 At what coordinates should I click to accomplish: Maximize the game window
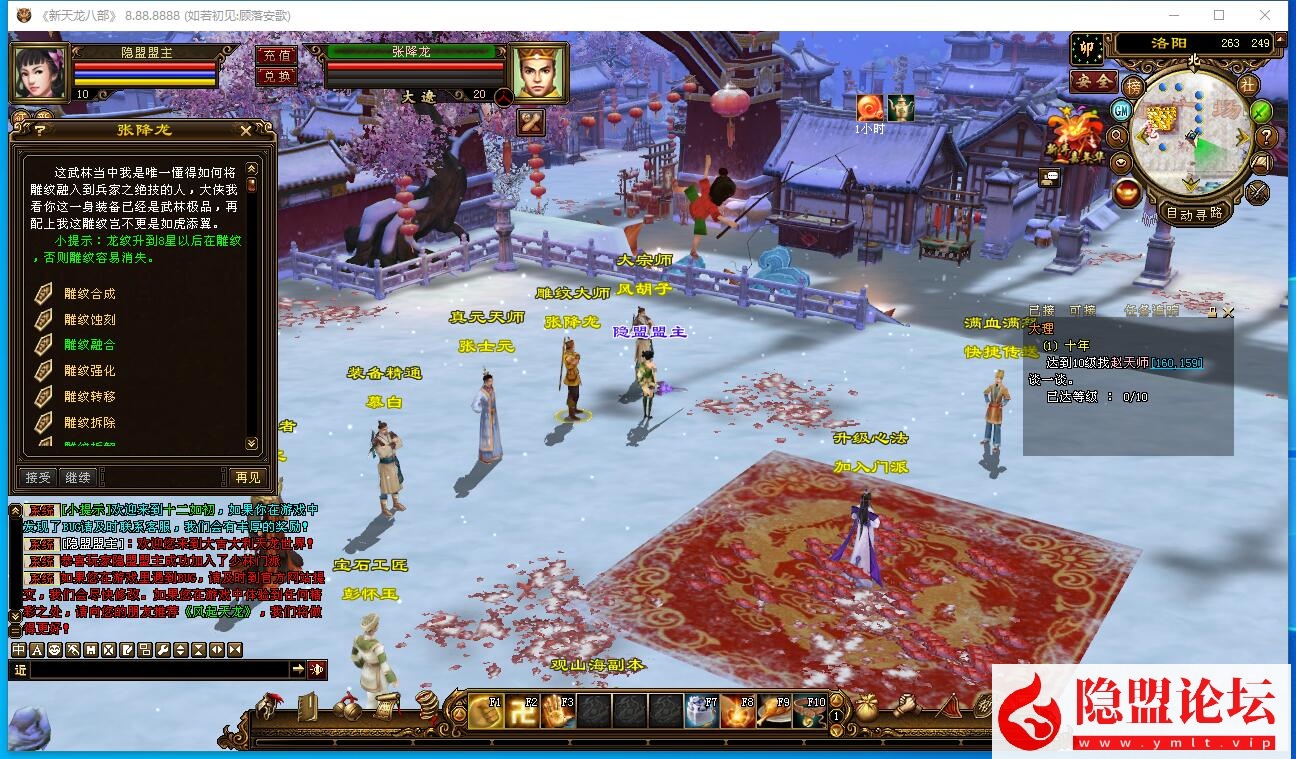(x=1219, y=15)
